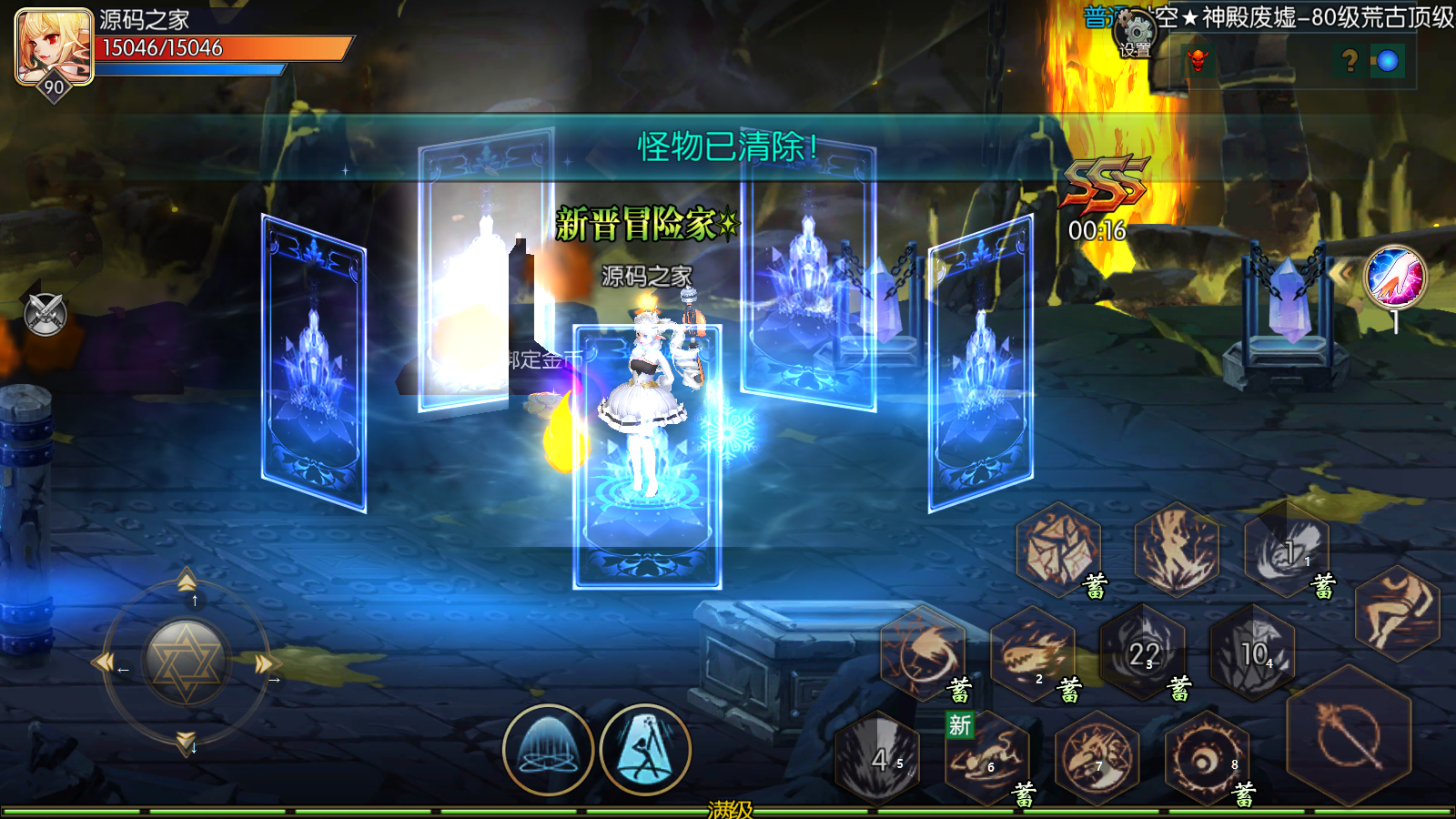Viewport: 1456px width, 819px height.
Task: Activate the crossed swords button
Action: coord(45,315)
